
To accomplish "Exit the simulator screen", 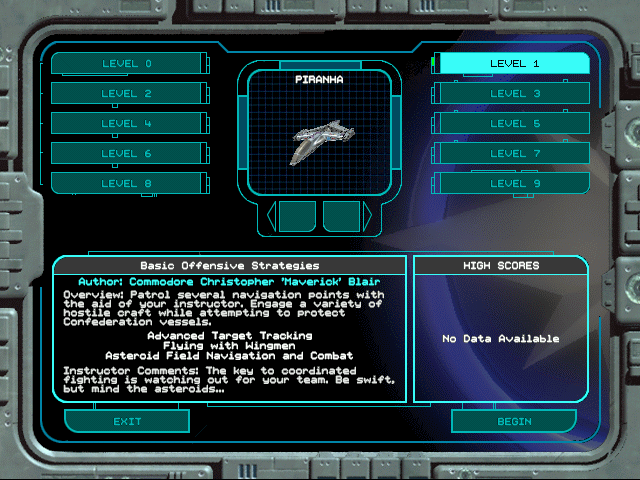I will 127,421.
